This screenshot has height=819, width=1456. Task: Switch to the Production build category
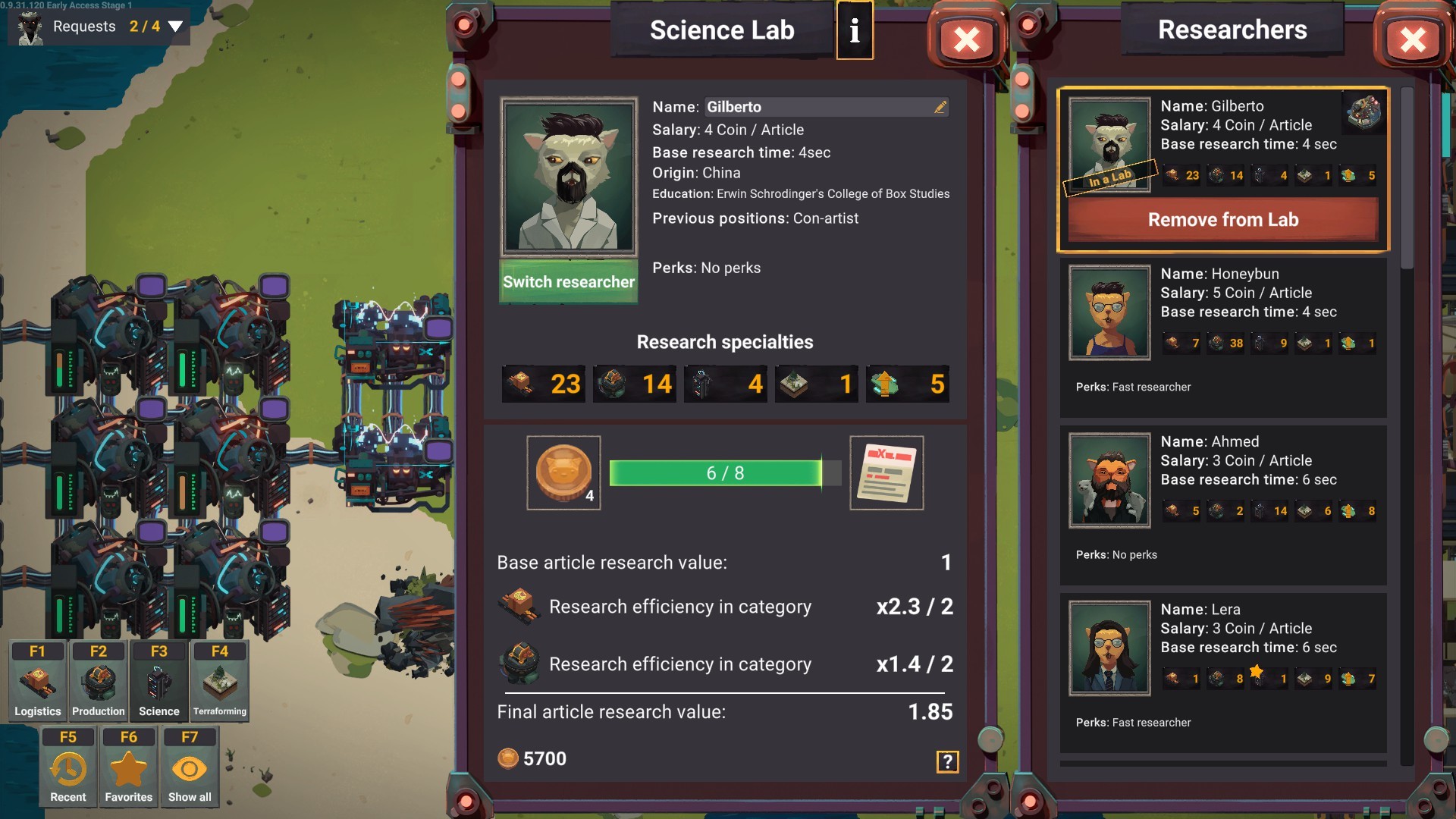(x=99, y=680)
